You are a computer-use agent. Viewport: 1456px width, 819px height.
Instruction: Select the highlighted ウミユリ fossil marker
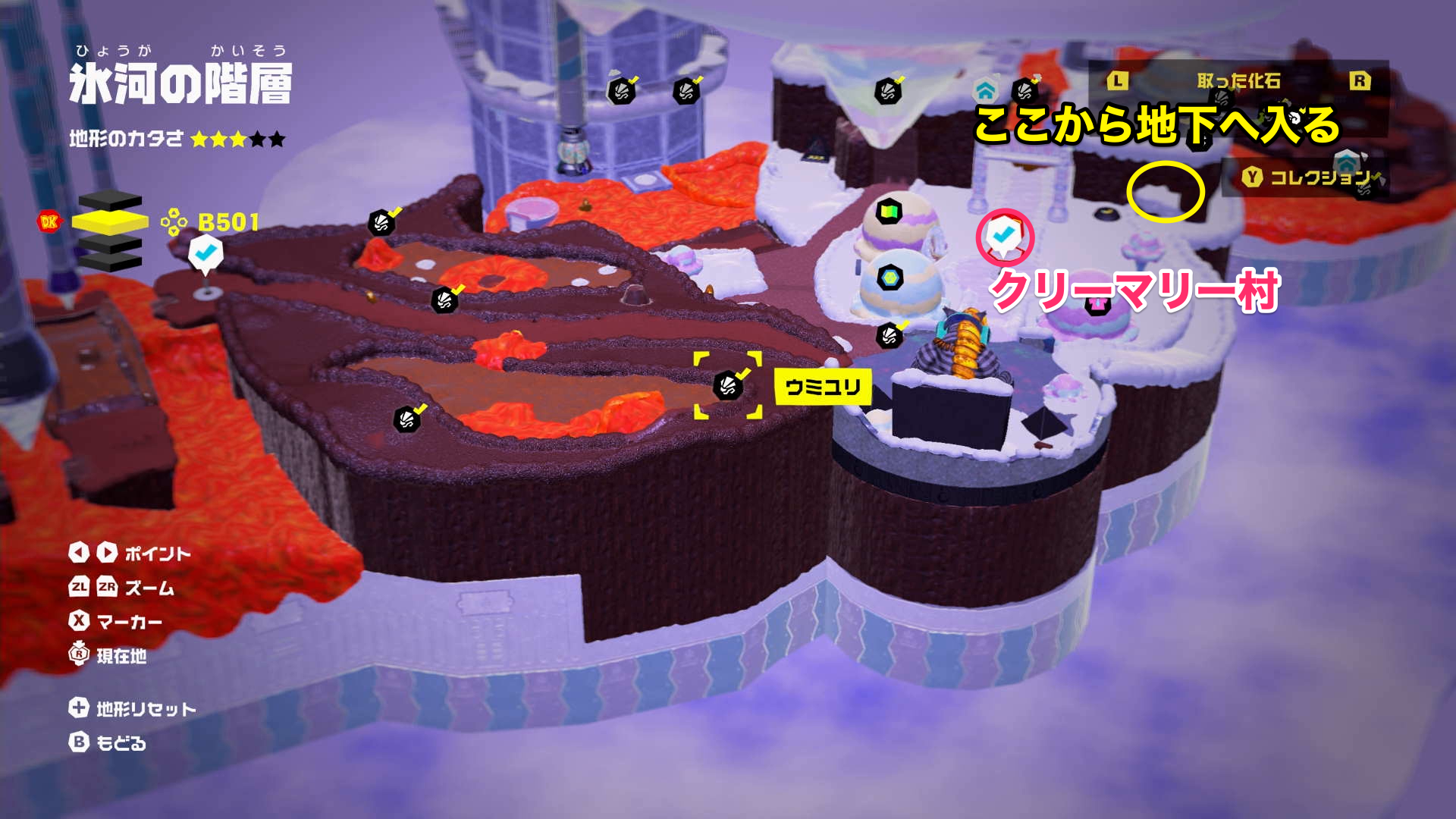728,385
